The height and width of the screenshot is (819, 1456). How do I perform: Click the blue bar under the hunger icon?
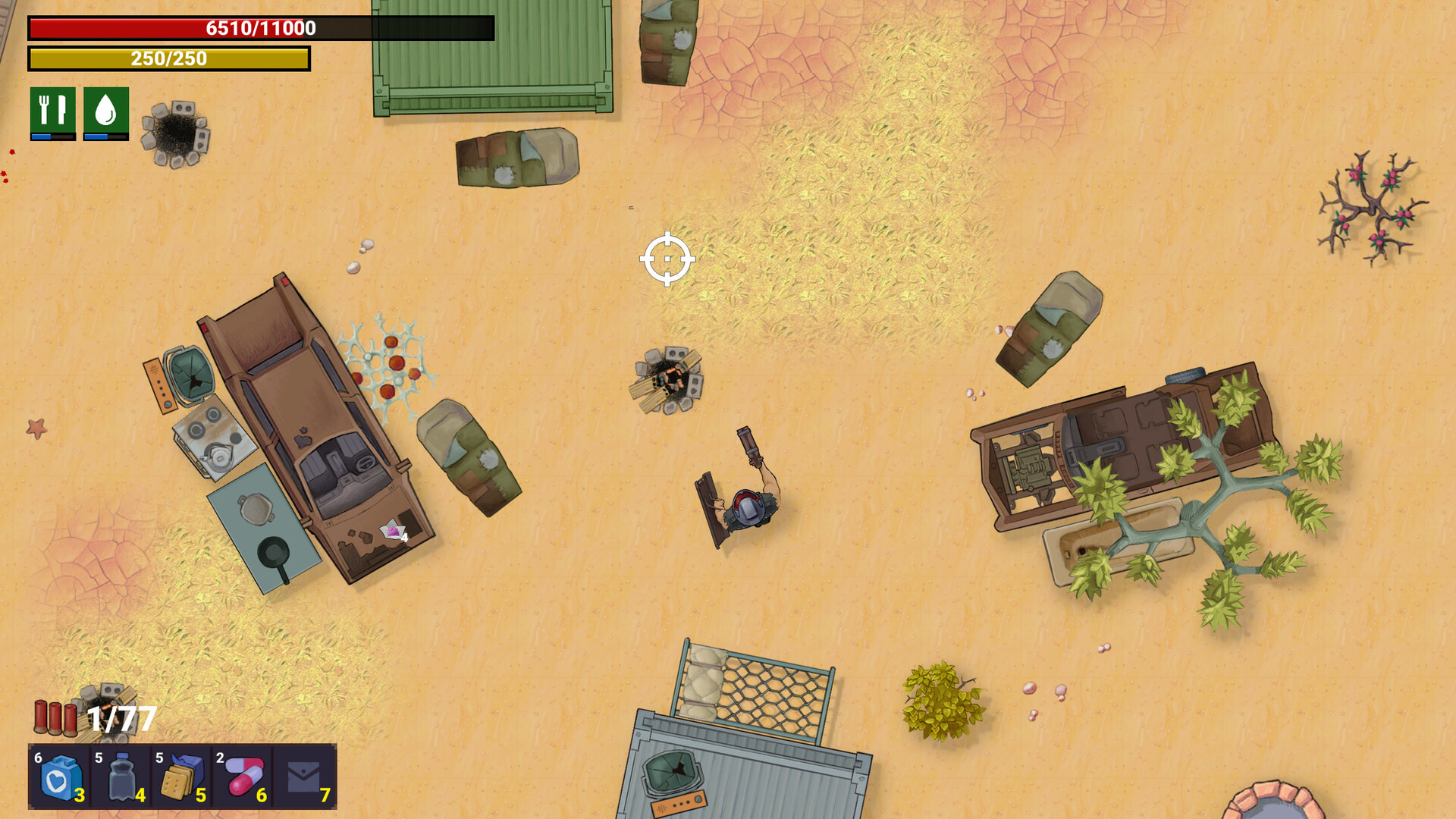click(50, 136)
